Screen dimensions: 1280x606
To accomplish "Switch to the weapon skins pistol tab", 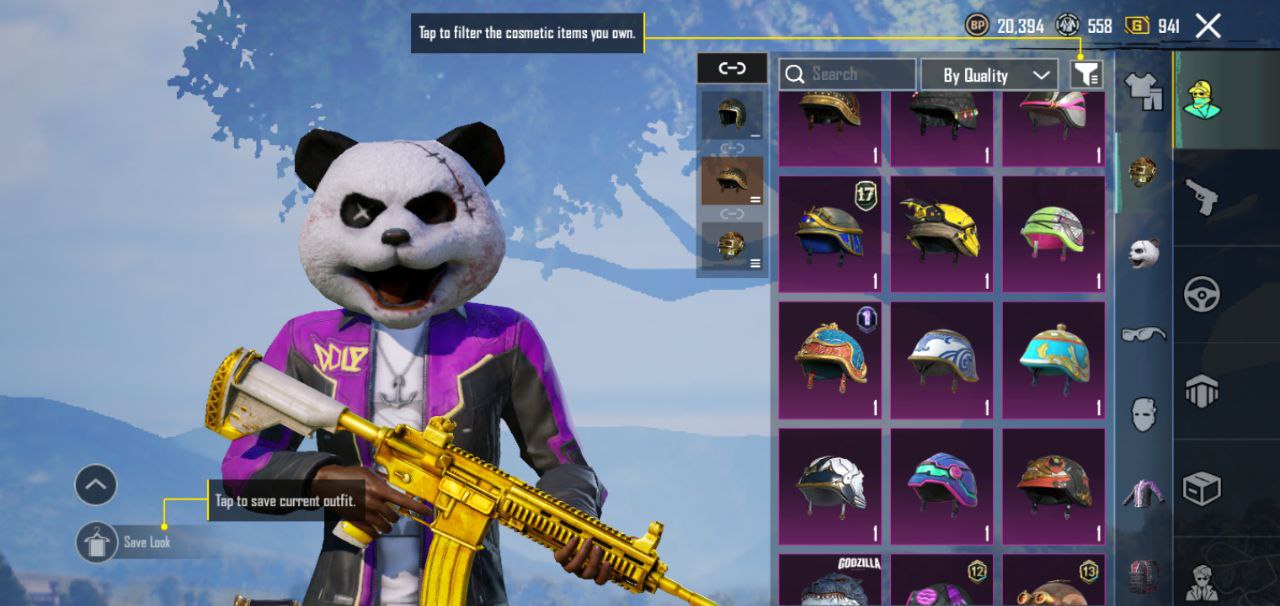I will click(1201, 197).
